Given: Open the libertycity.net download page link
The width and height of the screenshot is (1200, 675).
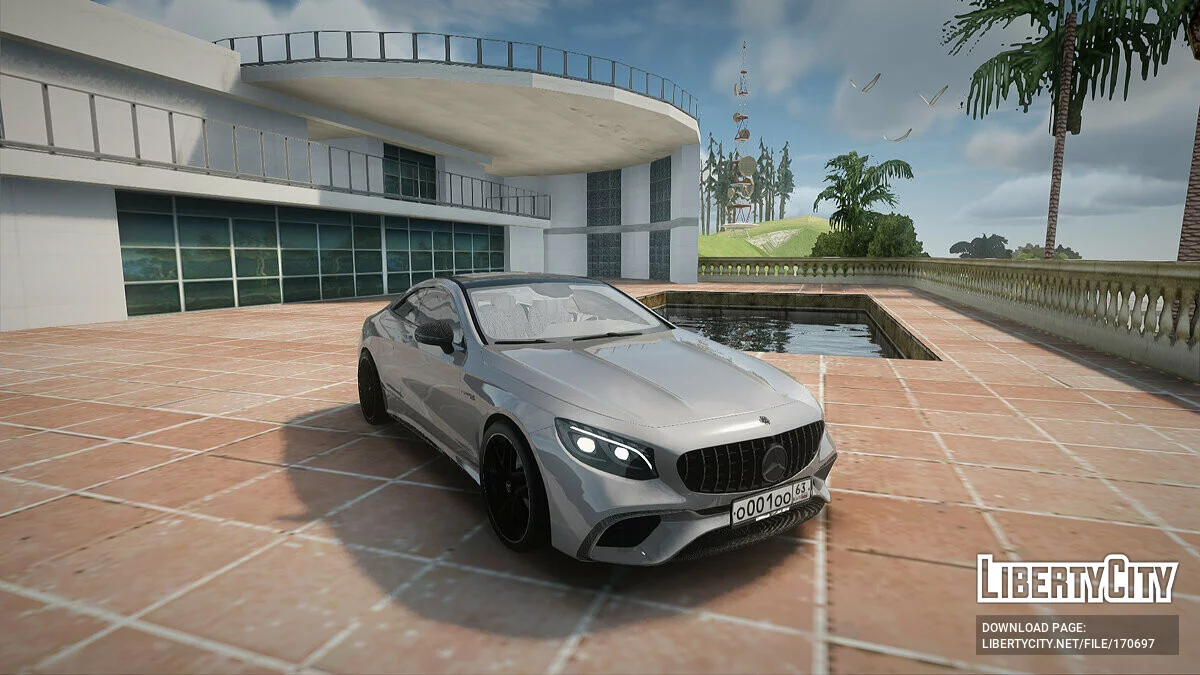Looking at the screenshot, I should pyautogui.click(x=1068, y=643).
